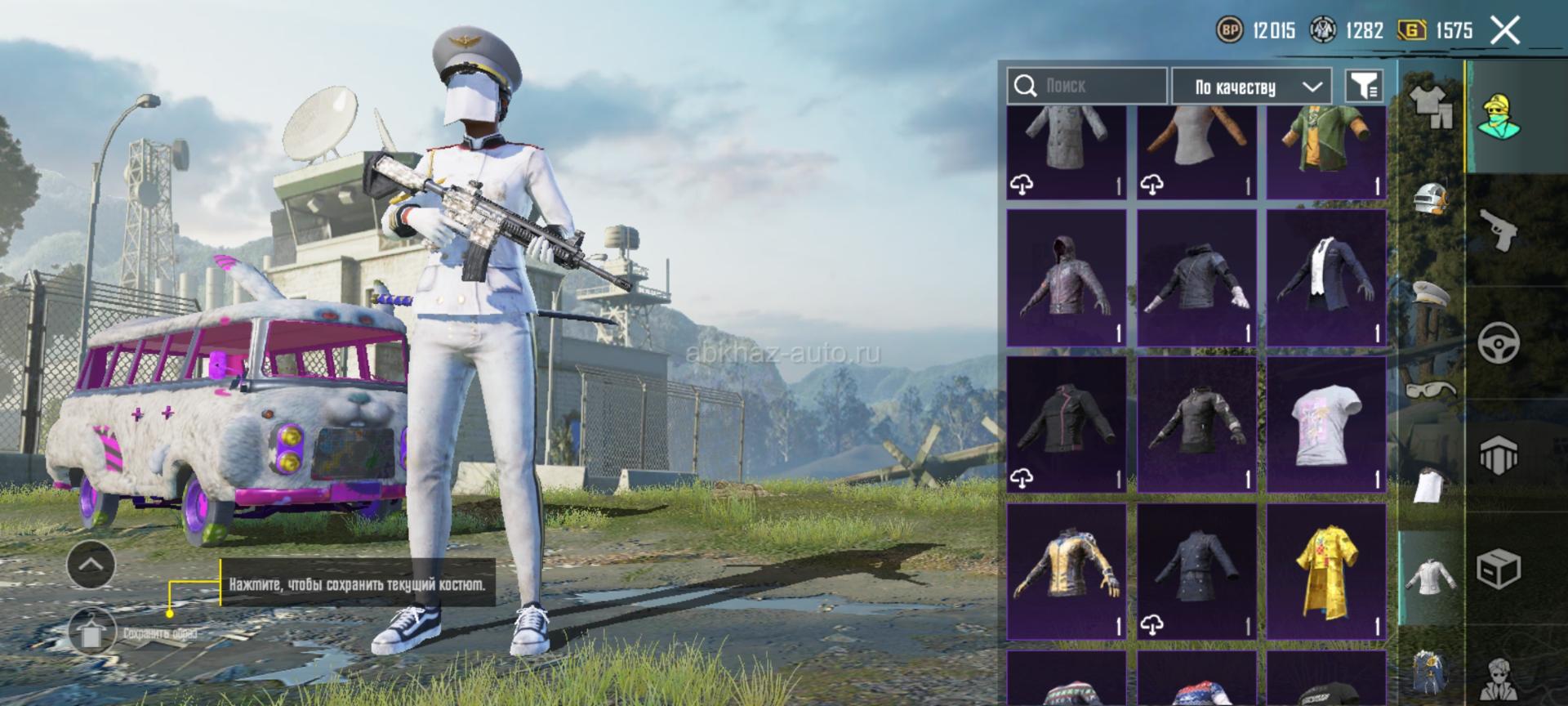
Task: Close the inventory with the X button
Action: click(x=1504, y=31)
